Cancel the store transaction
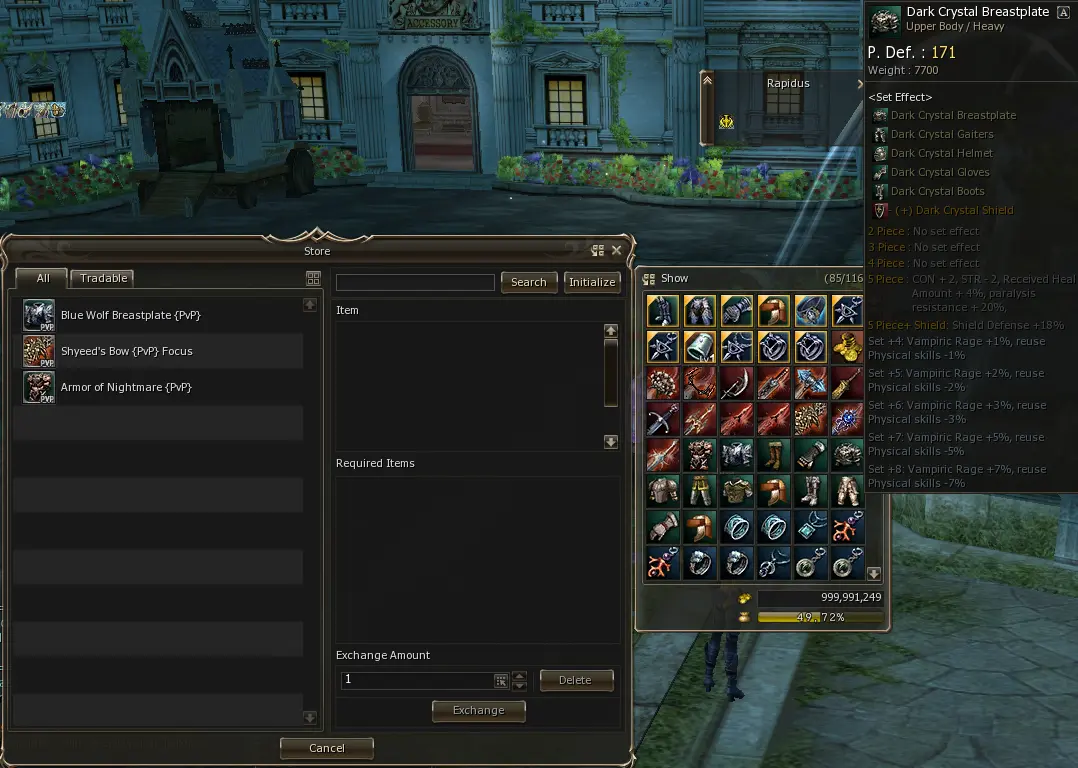Screen dimensions: 1078x768 click(x=326, y=748)
